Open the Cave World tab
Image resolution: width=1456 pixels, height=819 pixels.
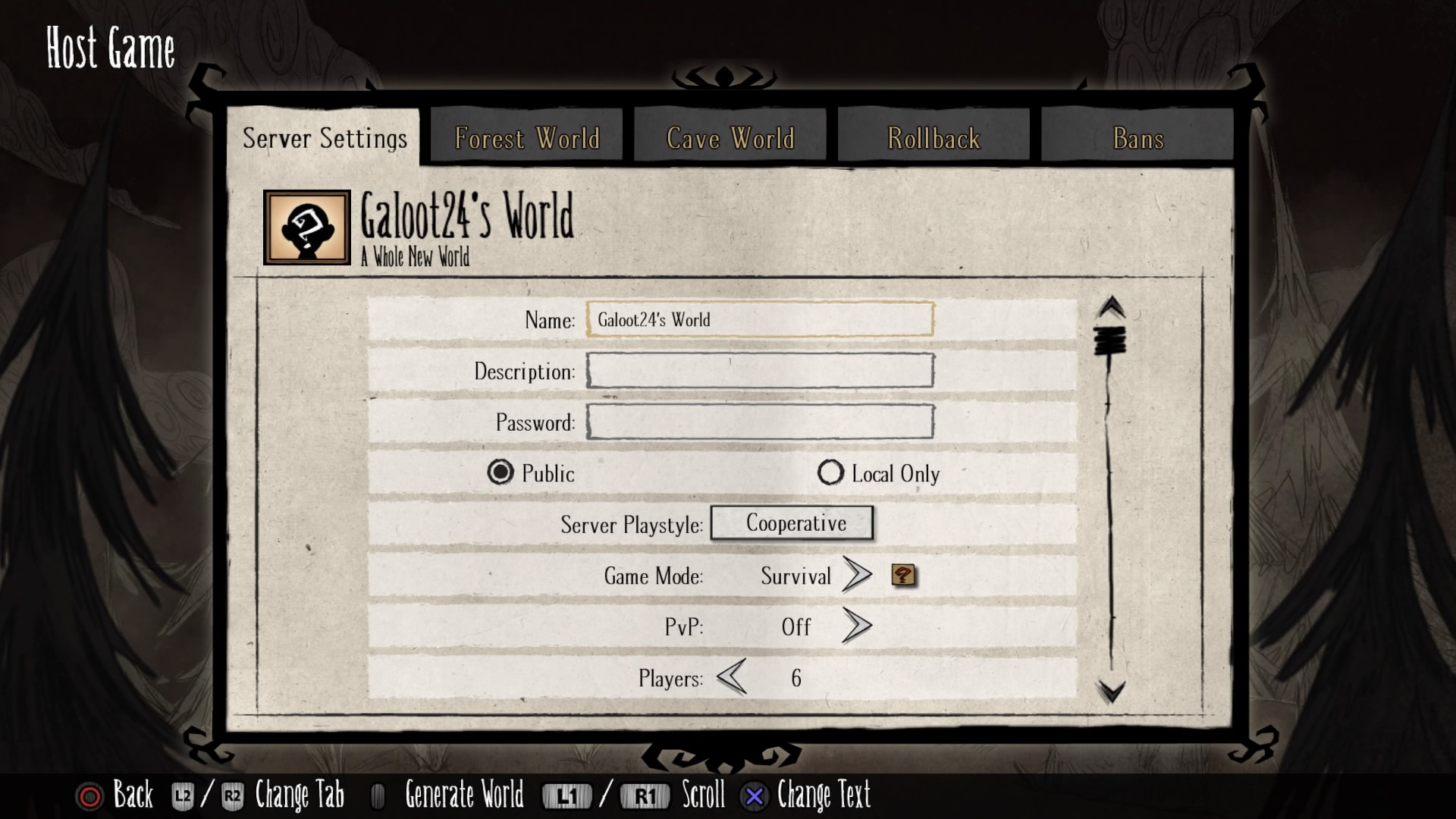click(730, 138)
